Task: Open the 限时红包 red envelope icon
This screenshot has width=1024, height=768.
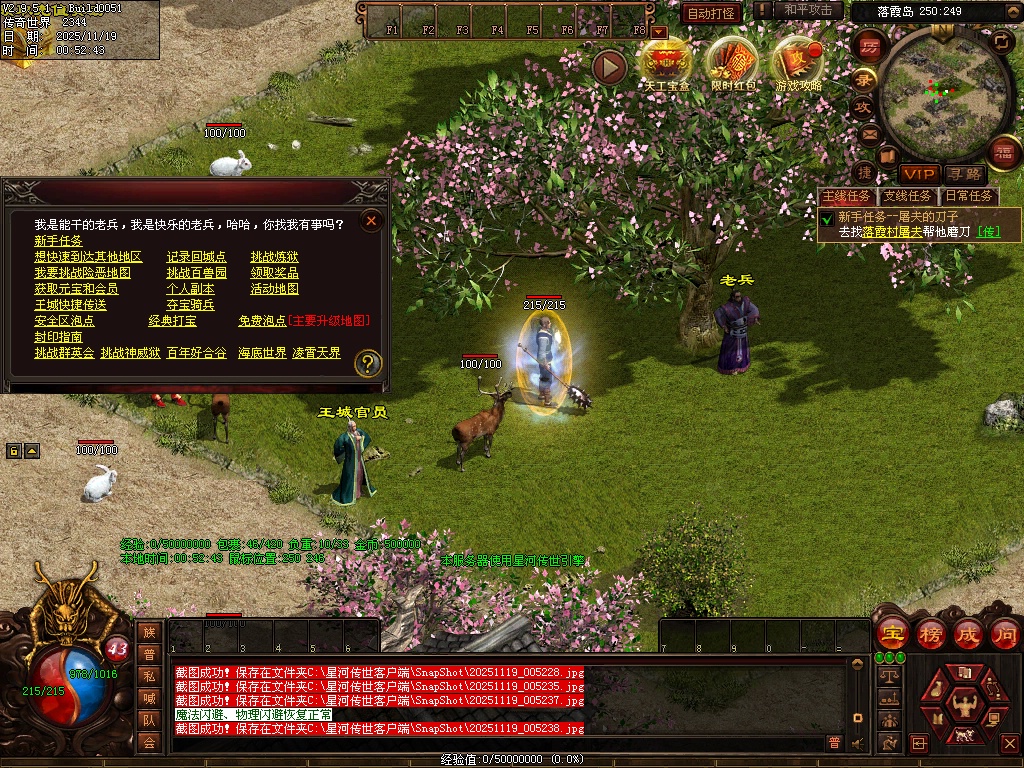Action: (732, 64)
